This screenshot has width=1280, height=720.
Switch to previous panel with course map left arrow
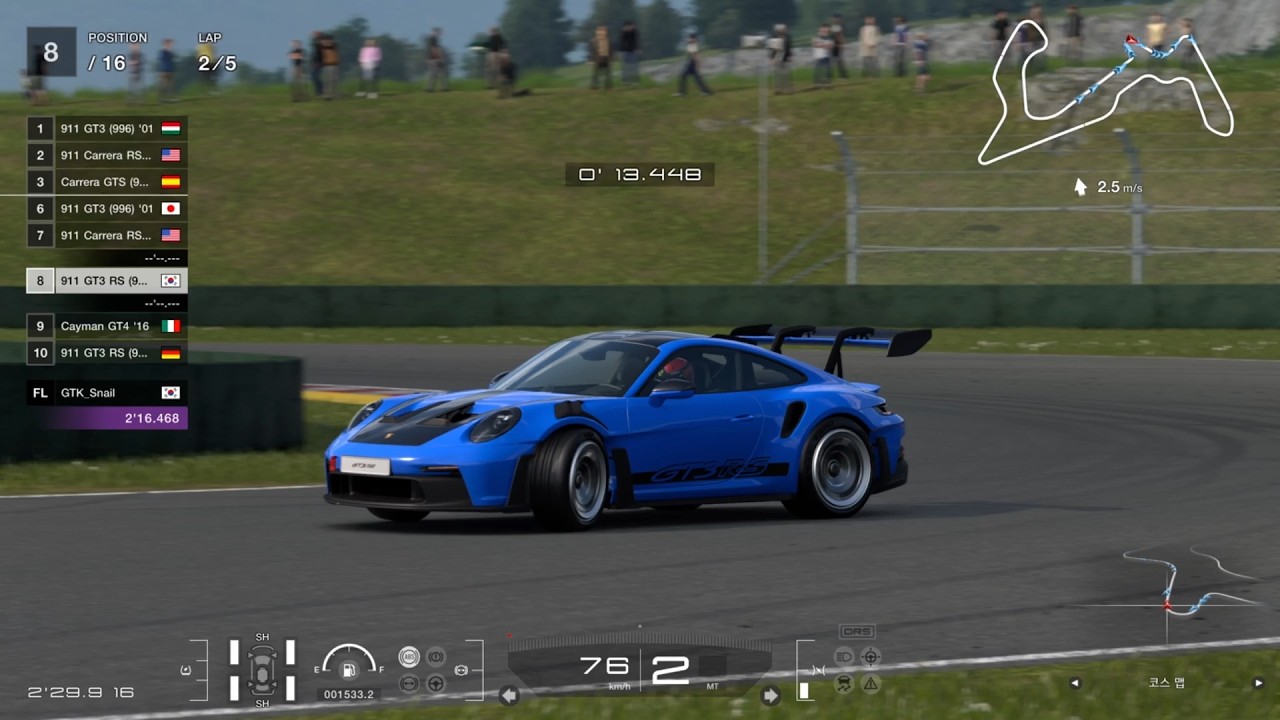pyautogui.click(x=1075, y=683)
